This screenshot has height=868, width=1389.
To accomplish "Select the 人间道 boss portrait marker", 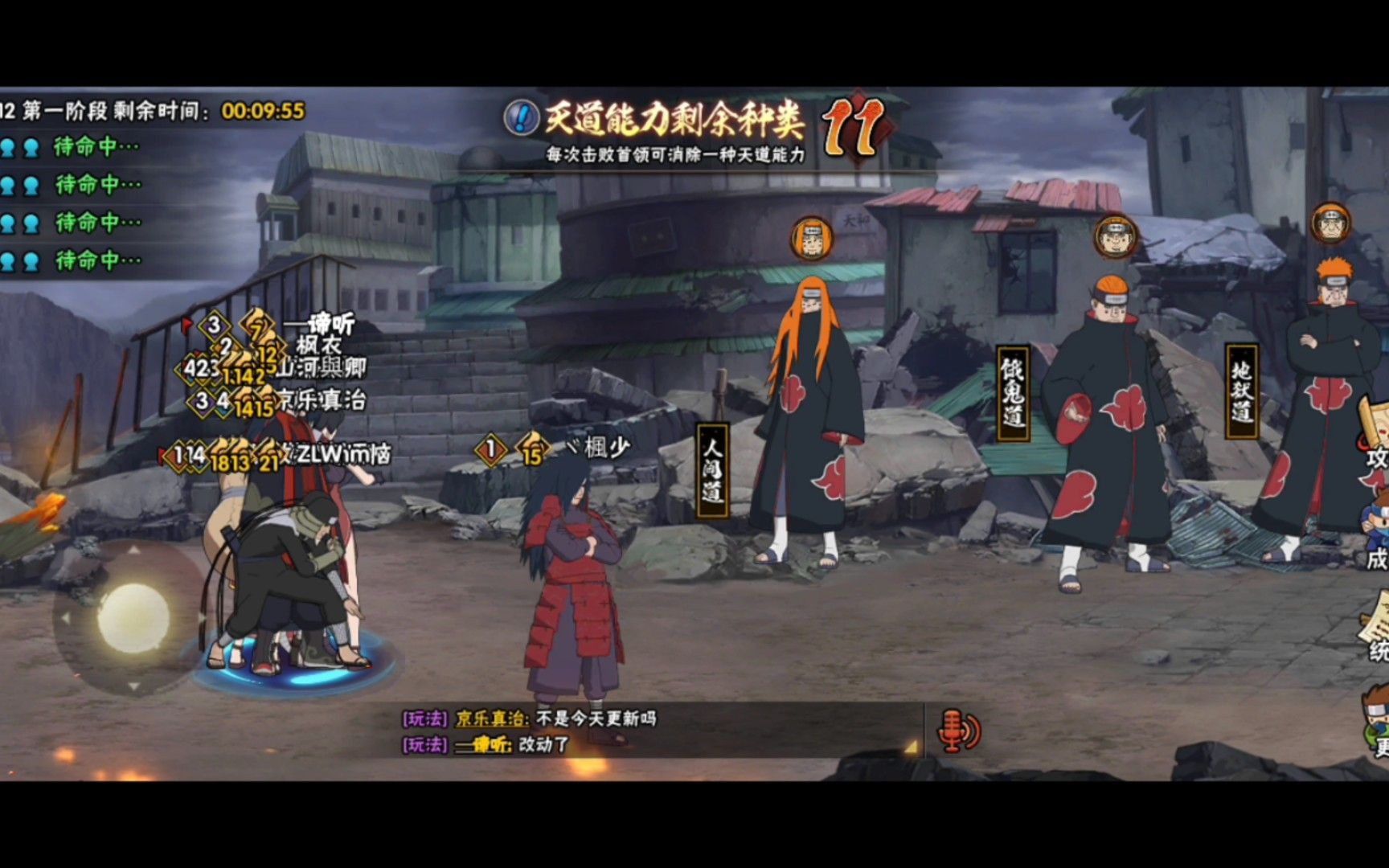I will click(811, 239).
